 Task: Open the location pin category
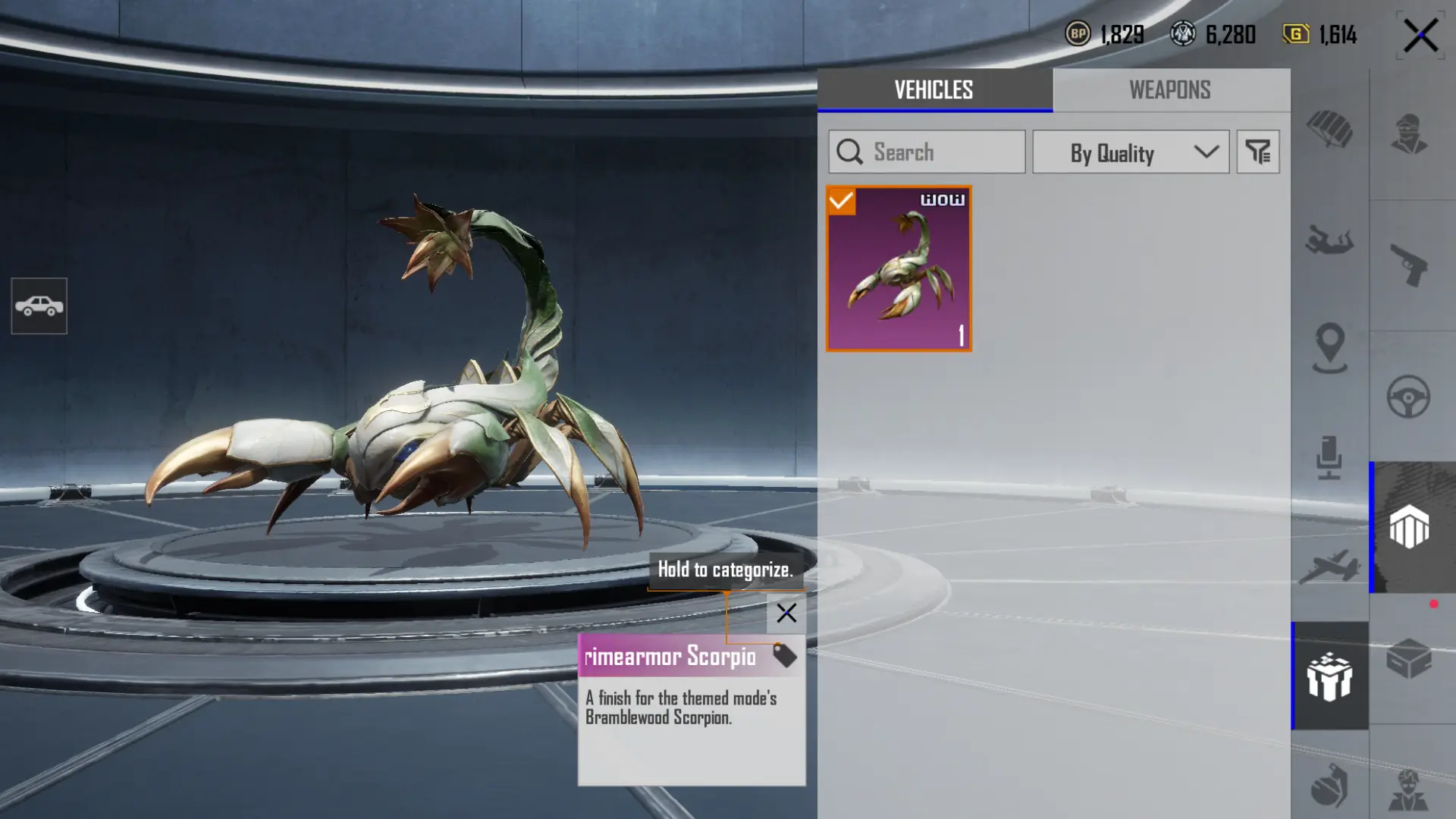1330,348
